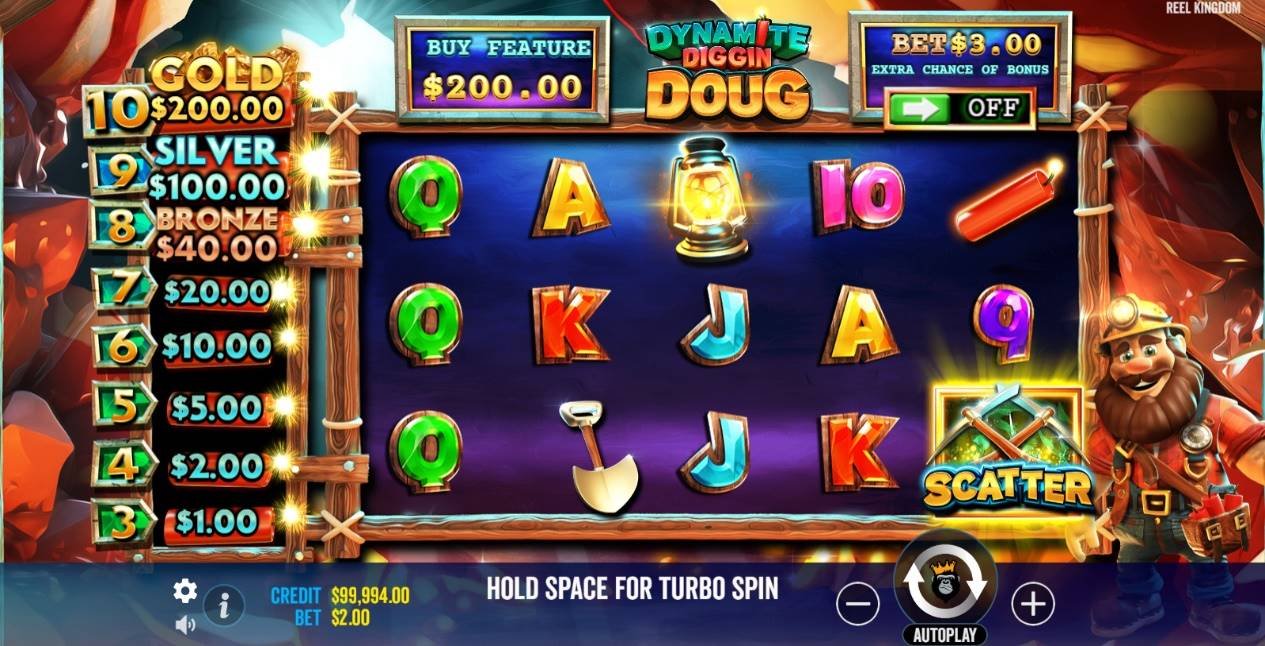Open the settings gear menu
This screenshot has height=646, width=1265.
click(185, 591)
